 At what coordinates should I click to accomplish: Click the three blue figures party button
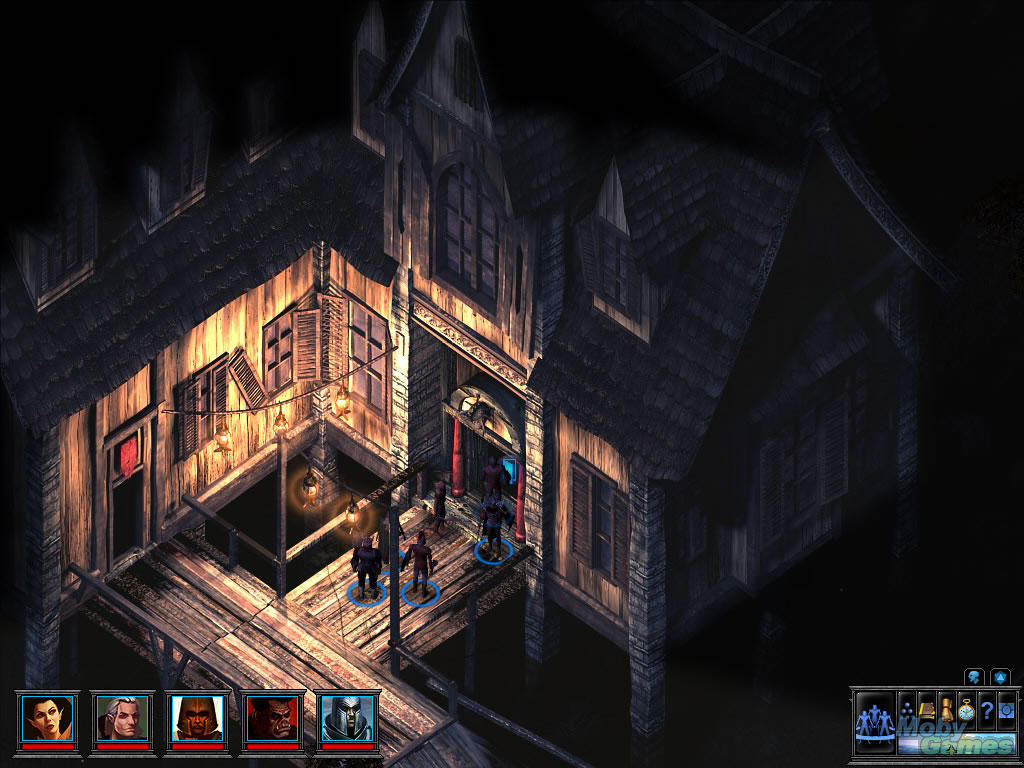(x=875, y=721)
